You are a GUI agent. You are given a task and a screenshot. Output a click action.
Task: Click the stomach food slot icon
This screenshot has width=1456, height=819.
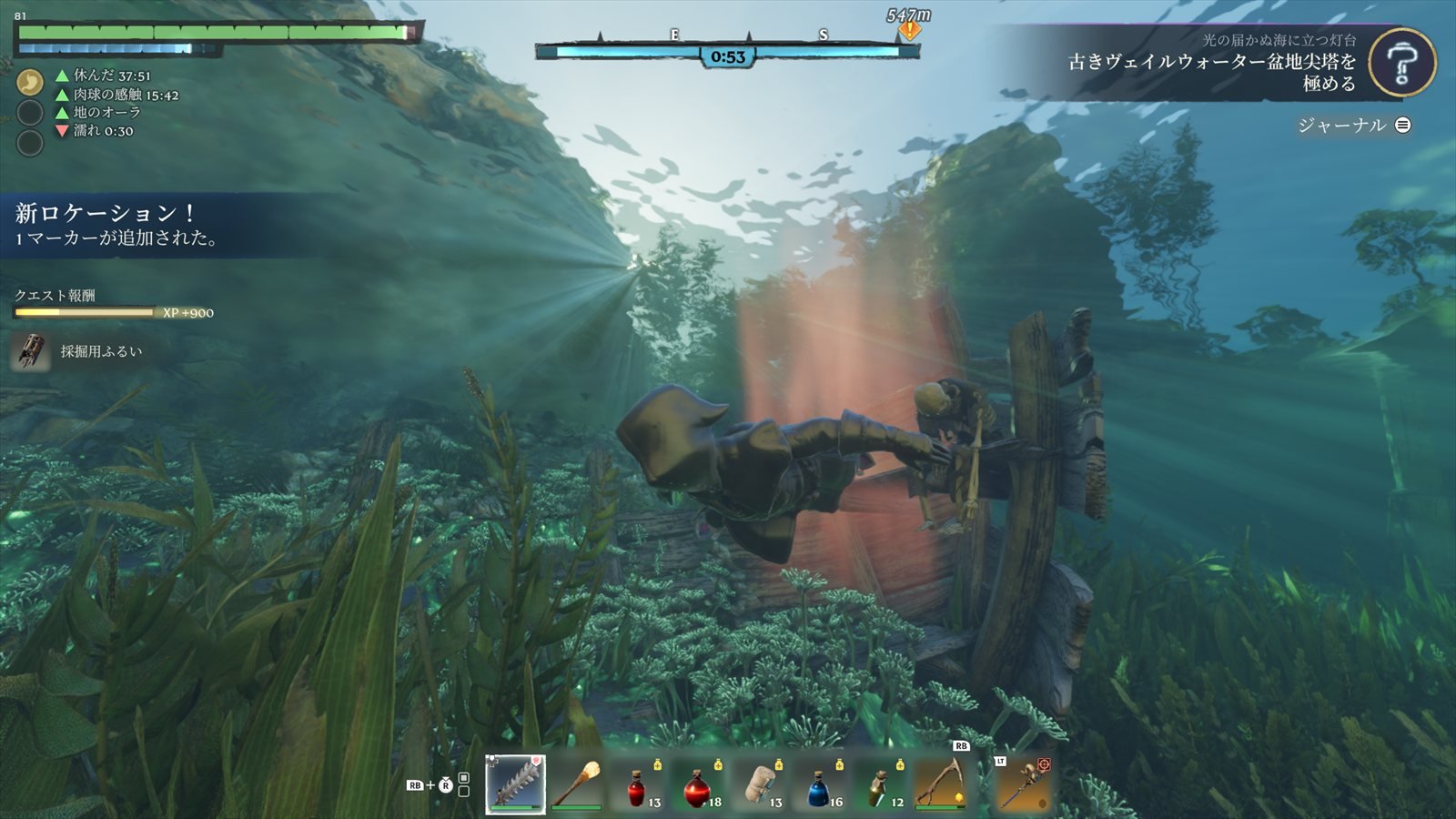click(30, 82)
